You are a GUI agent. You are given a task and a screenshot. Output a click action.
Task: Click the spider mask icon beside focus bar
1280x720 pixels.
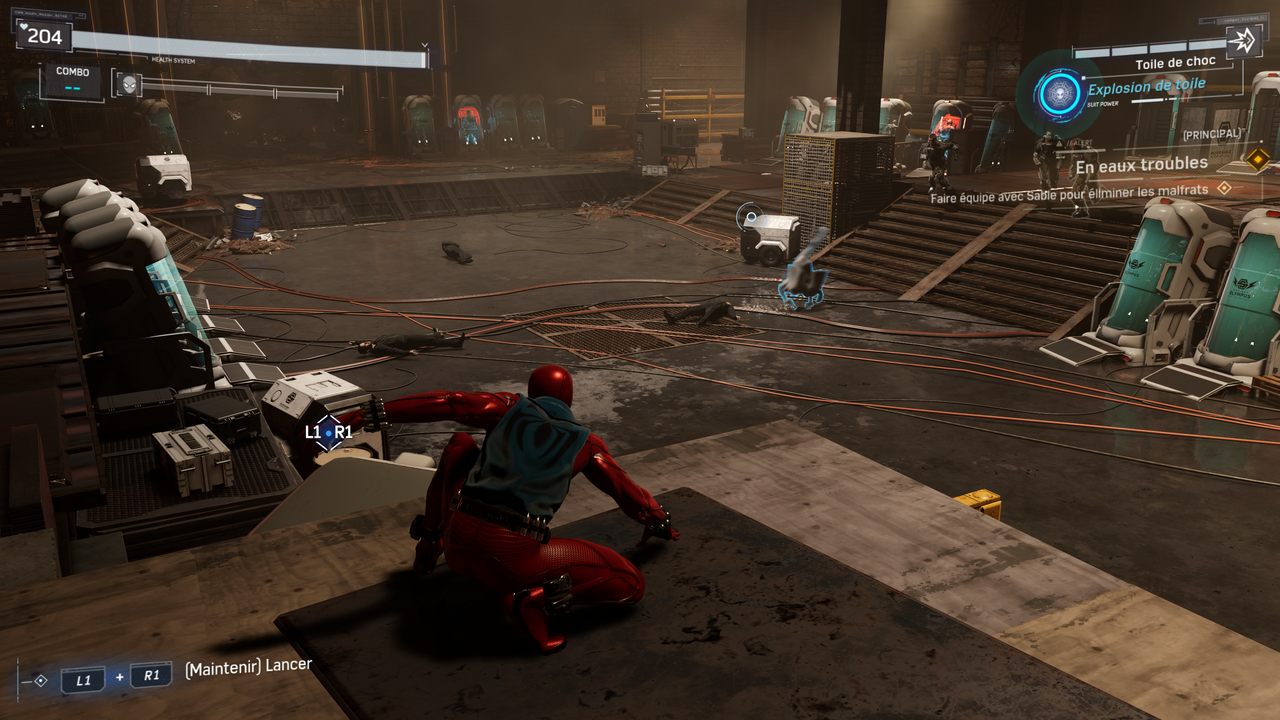coord(128,85)
